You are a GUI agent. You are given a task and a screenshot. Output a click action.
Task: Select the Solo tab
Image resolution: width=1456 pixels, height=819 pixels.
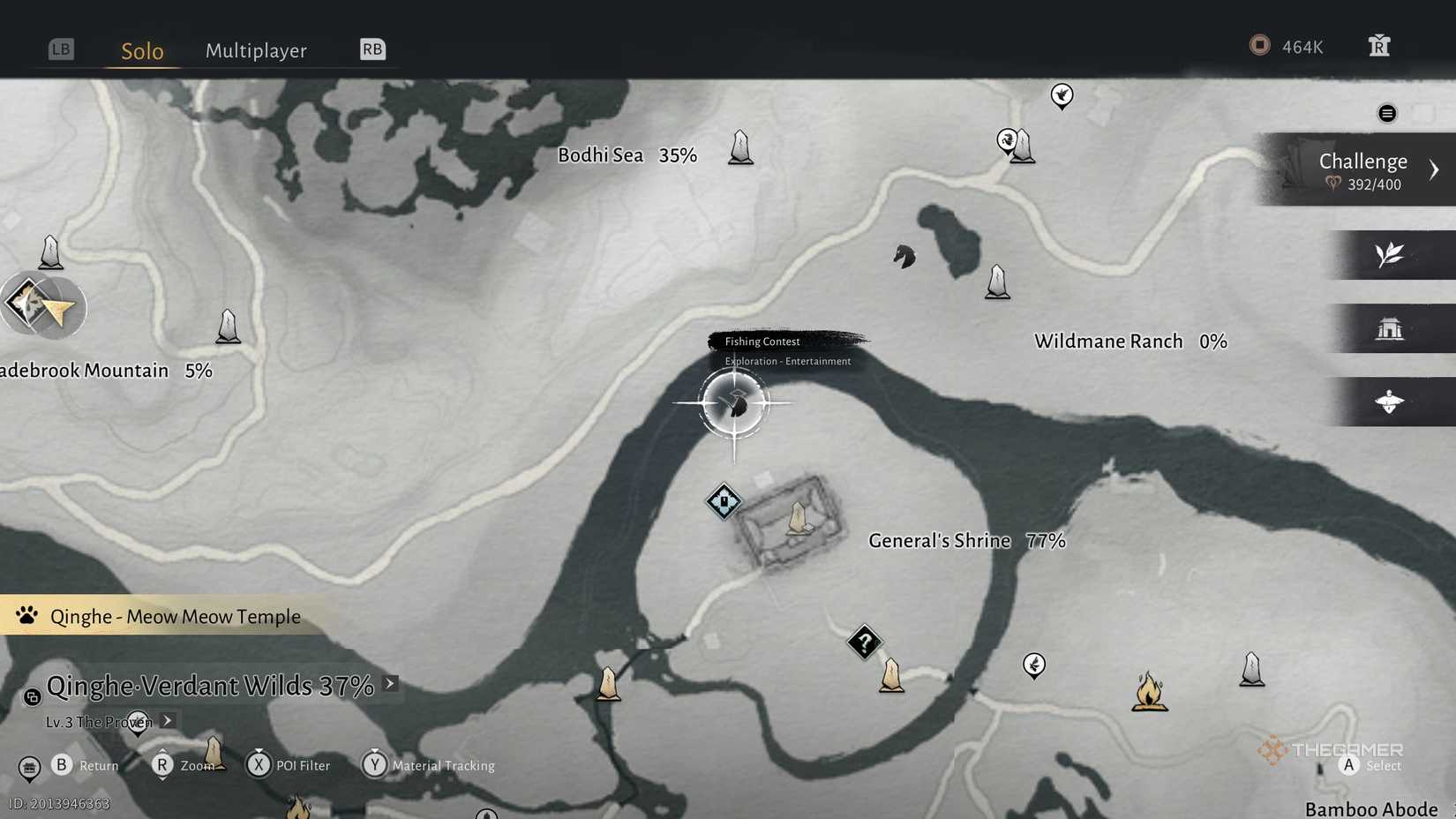[141, 51]
